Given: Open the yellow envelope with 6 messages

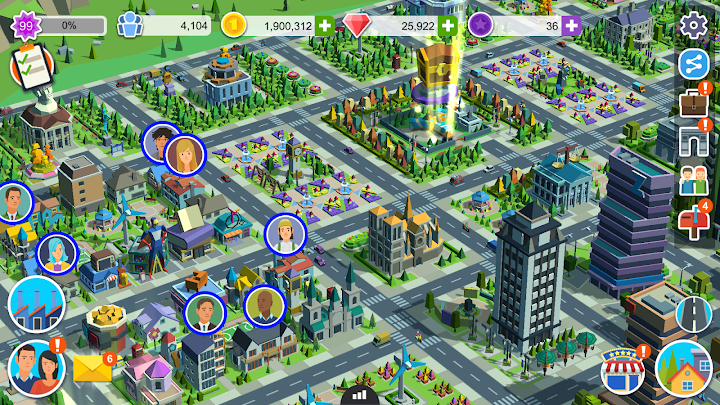Looking at the screenshot, I should [92, 369].
